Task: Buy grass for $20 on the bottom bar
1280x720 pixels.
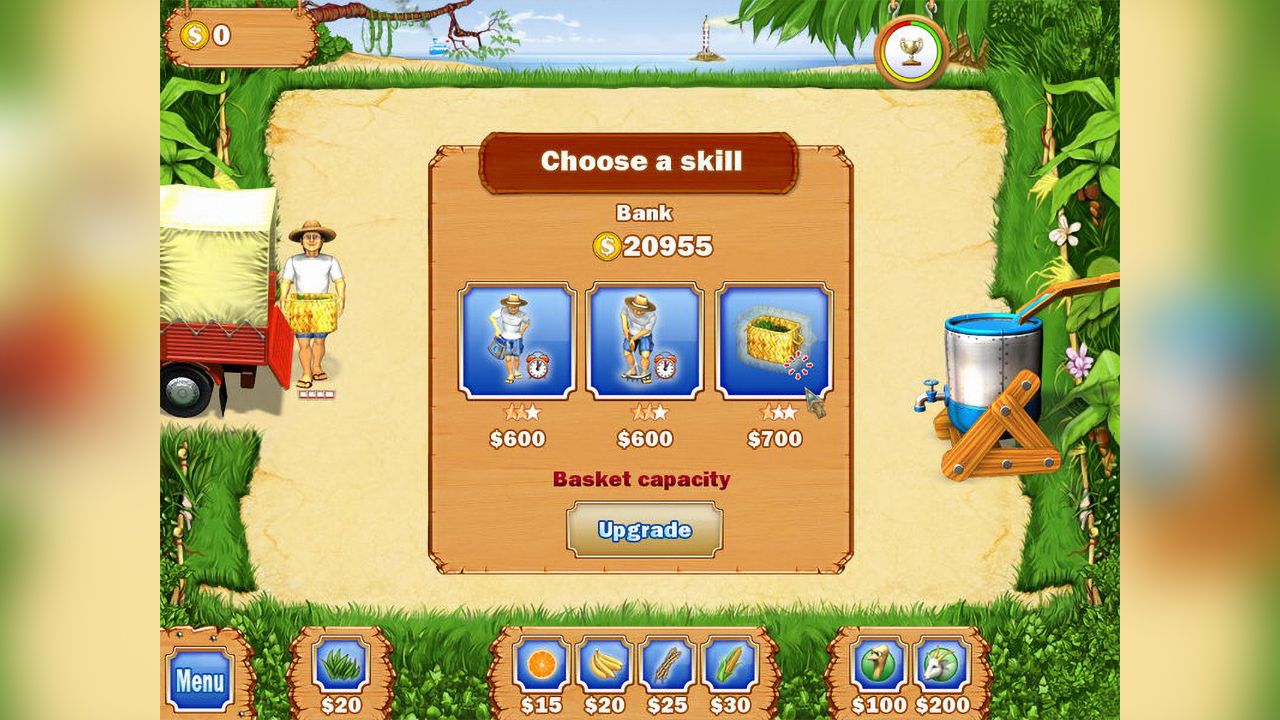Action: click(340, 670)
